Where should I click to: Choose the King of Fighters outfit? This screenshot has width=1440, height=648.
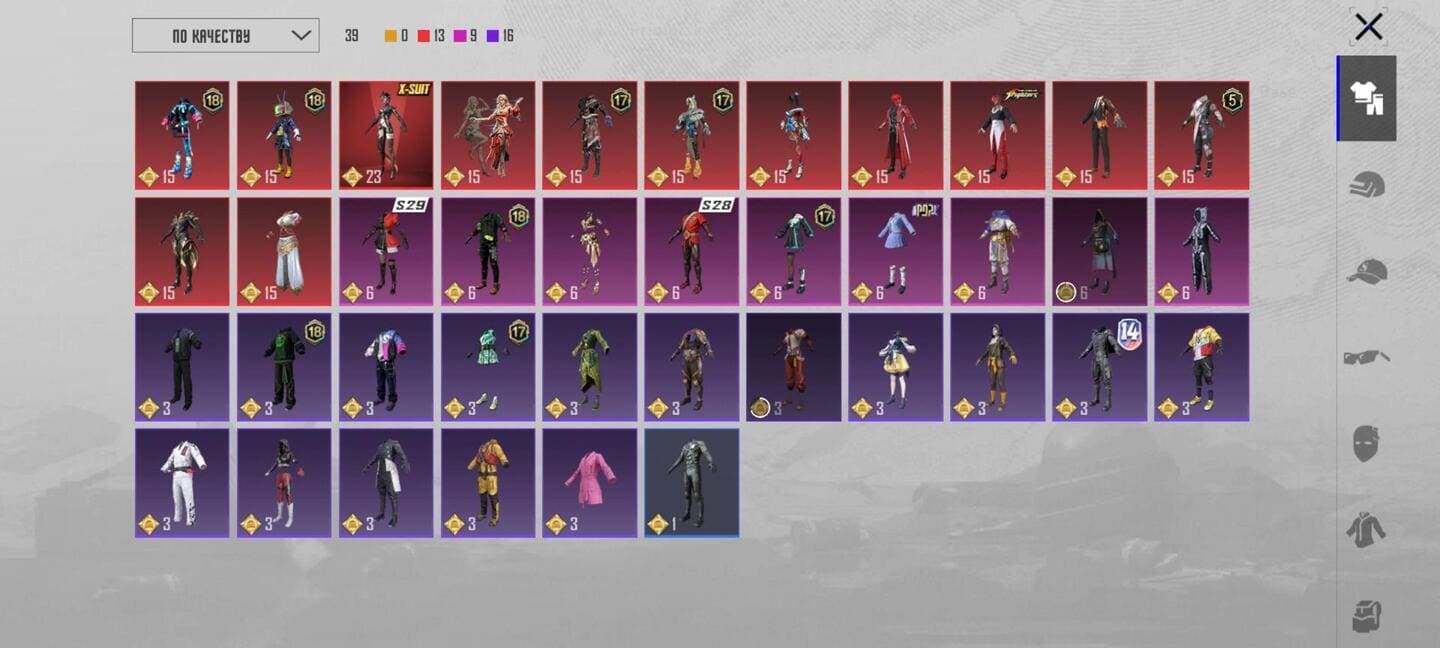[998, 135]
